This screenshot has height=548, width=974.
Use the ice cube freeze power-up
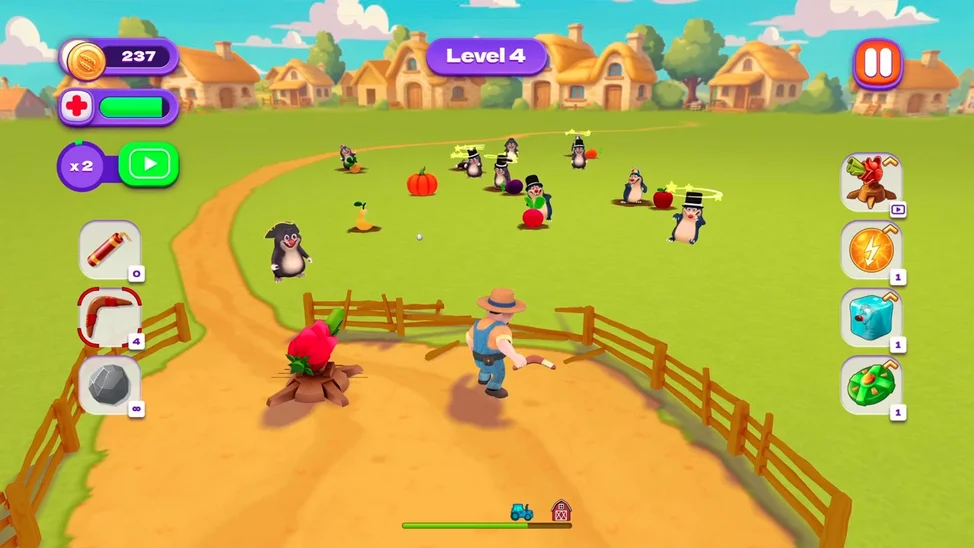pos(870,318)
